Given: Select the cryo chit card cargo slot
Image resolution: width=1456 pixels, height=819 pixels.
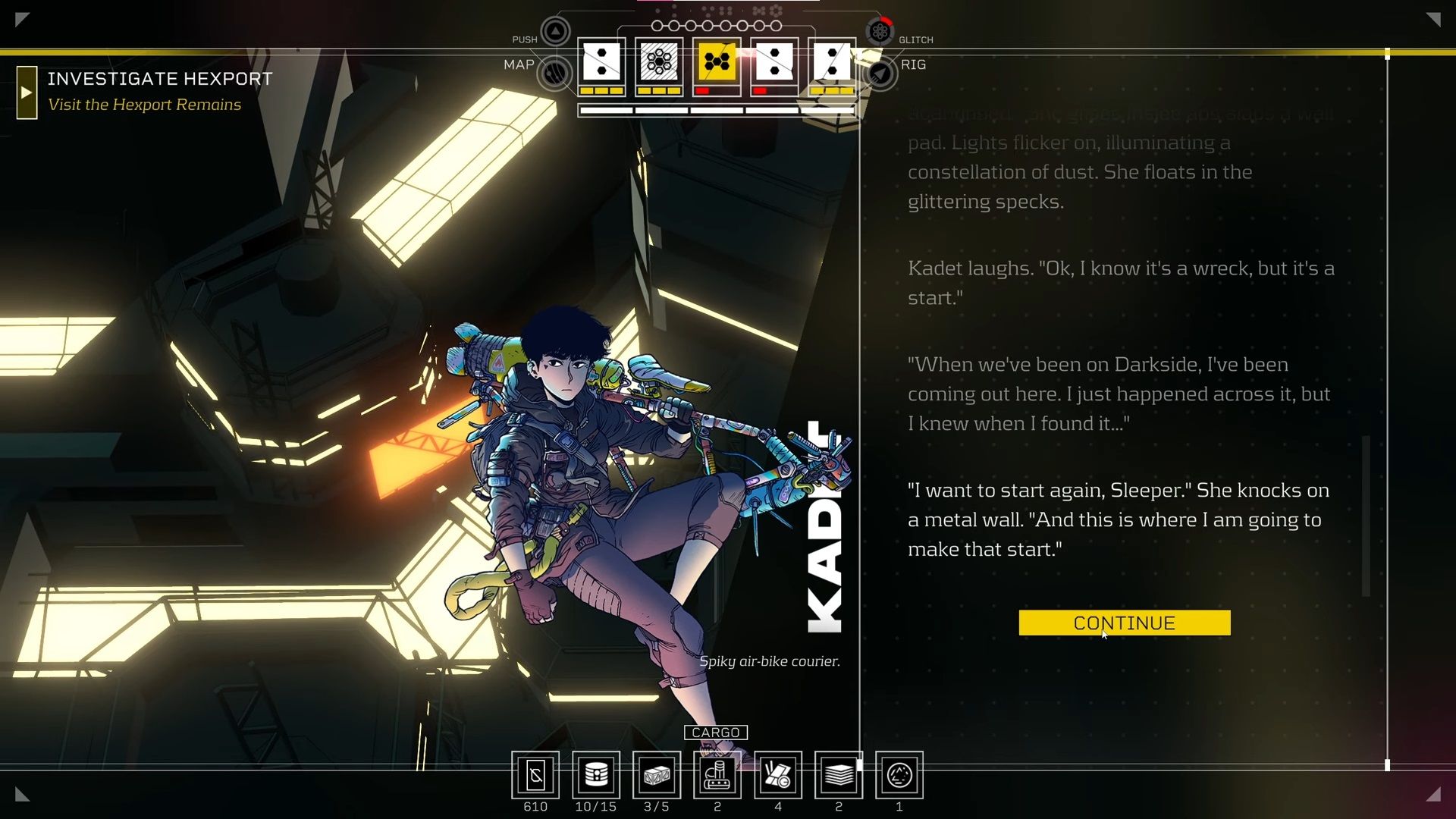Looking at the screenshot, I should click(x=535, y=775).
